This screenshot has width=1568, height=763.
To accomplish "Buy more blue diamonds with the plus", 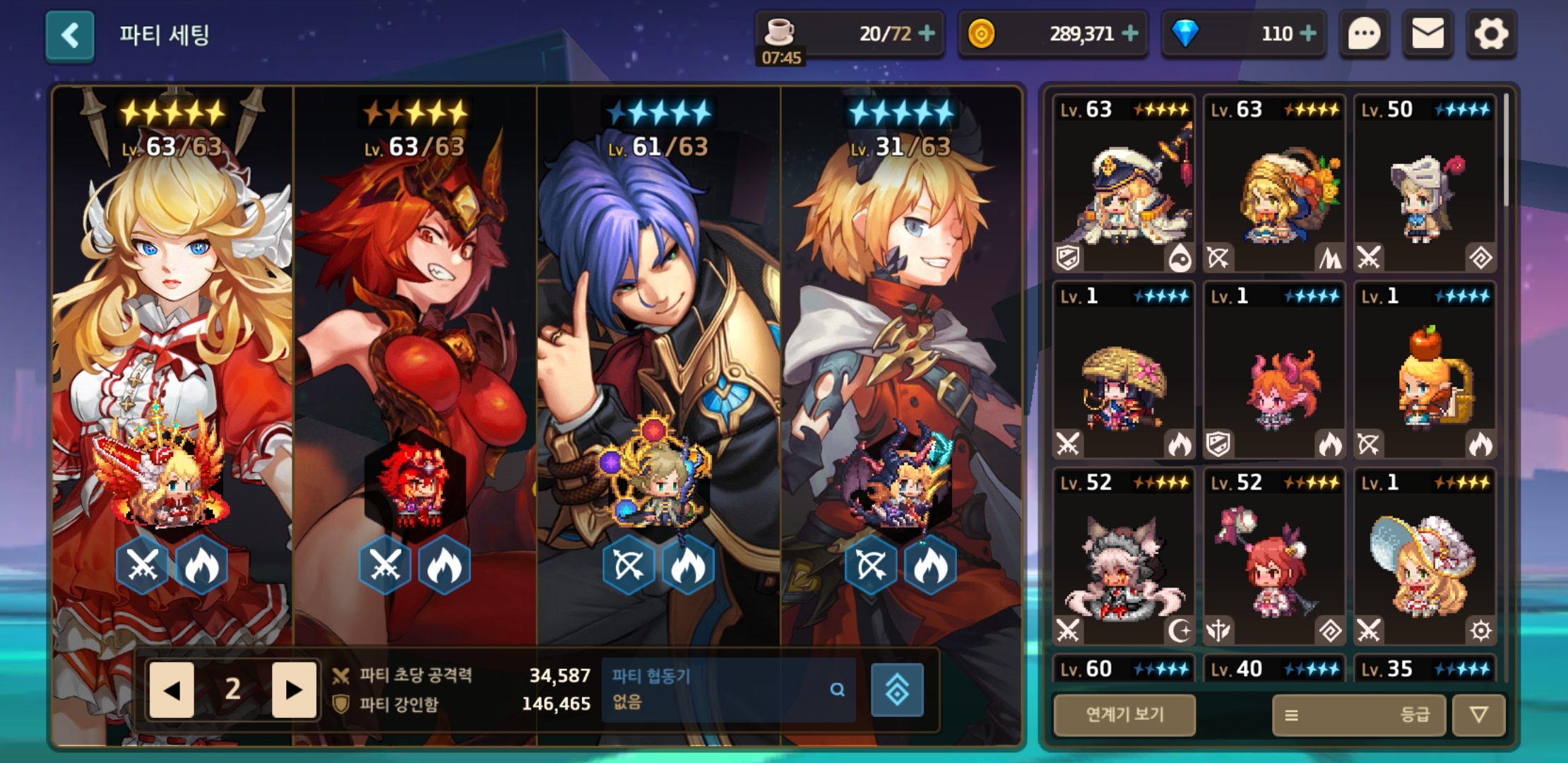I will [1308, 33].
